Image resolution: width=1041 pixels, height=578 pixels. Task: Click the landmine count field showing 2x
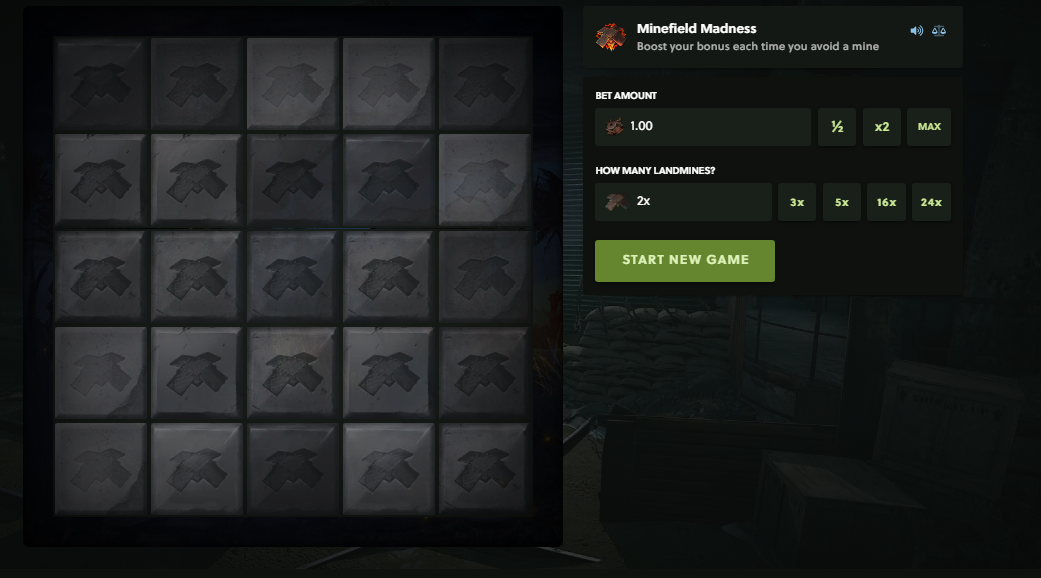684,202
